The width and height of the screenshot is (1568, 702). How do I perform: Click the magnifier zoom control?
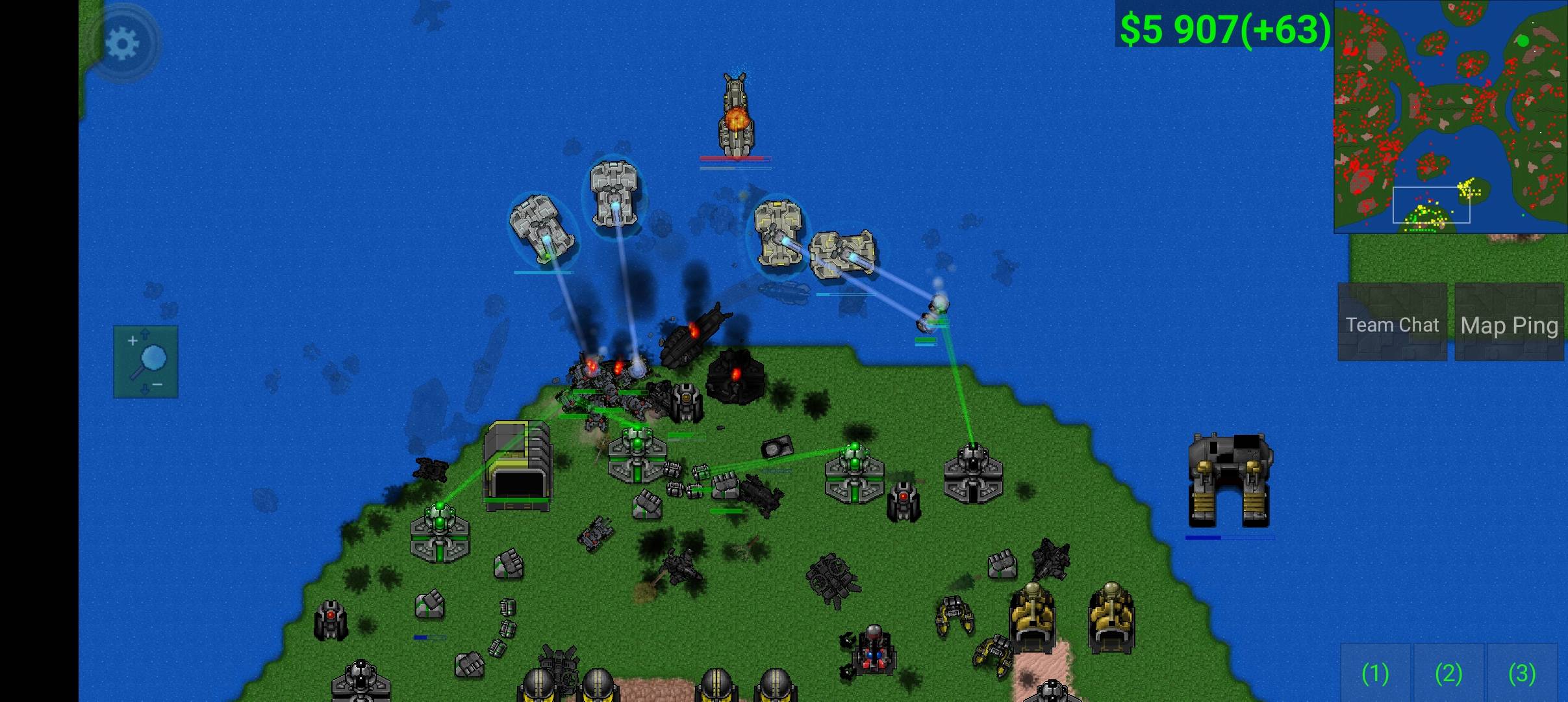pos(146,361)
